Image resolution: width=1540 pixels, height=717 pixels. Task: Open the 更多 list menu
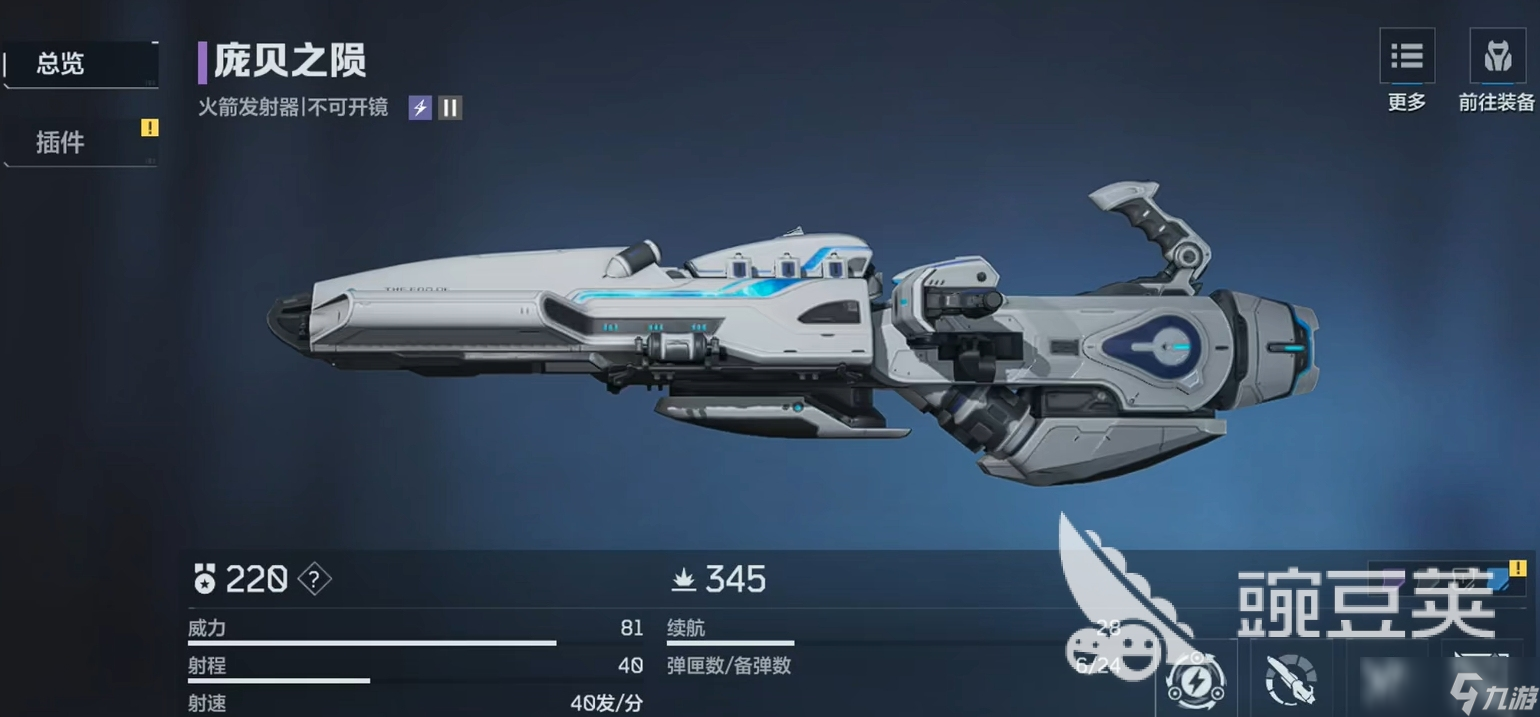click(x=1406, y=58)
